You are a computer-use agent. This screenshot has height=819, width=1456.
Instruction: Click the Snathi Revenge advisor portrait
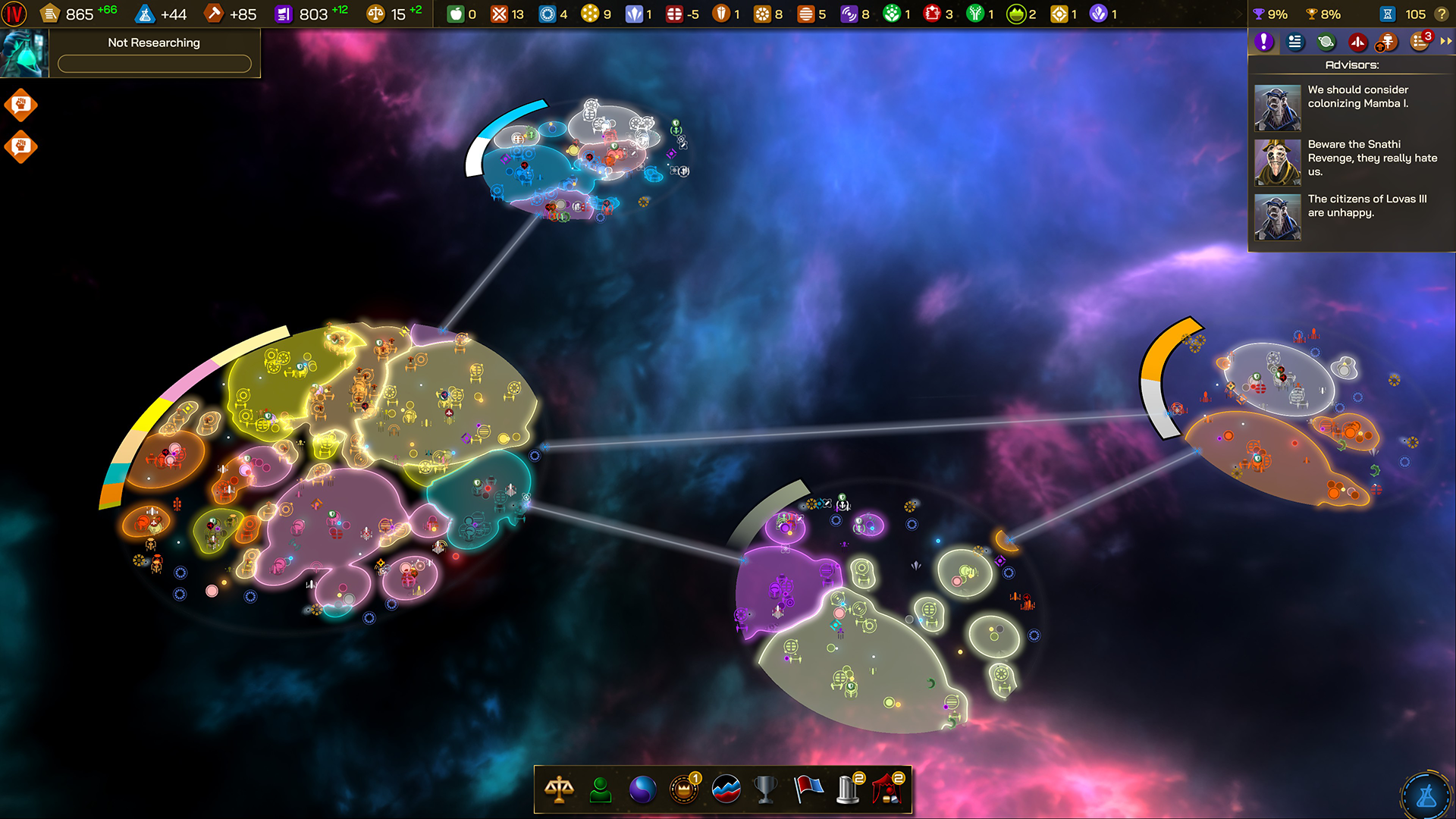click(x=1278, y=161)
